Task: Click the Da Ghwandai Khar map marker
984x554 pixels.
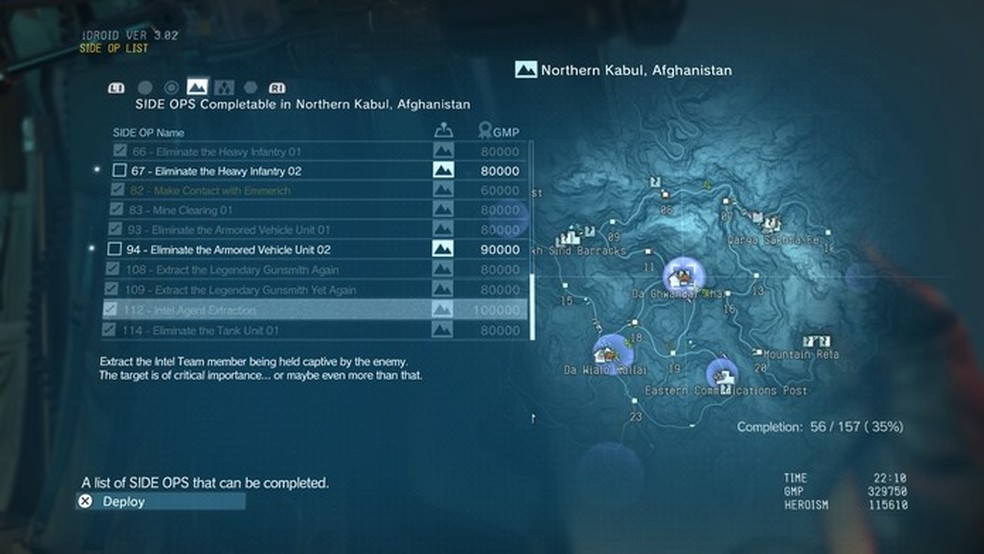Action: point(684,272)
